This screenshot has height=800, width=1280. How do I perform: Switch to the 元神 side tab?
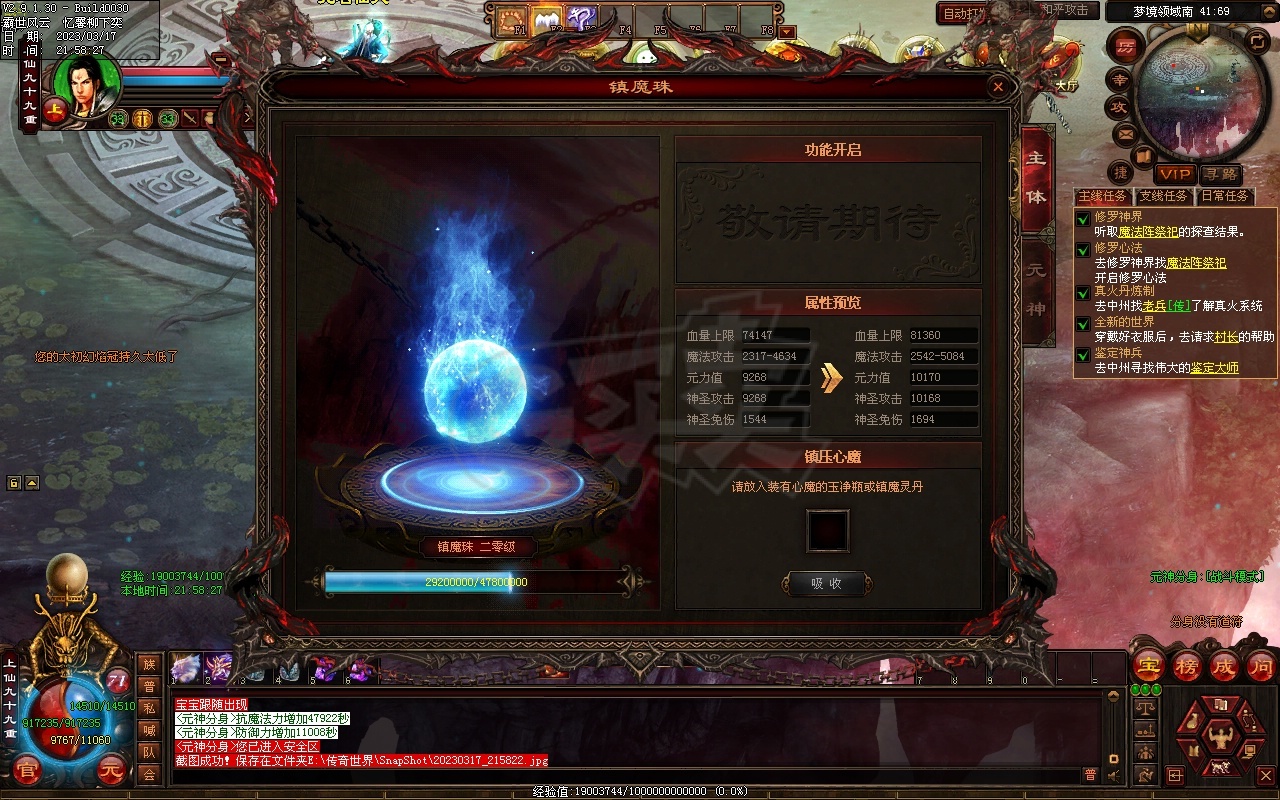click(x=1036, y=290)
